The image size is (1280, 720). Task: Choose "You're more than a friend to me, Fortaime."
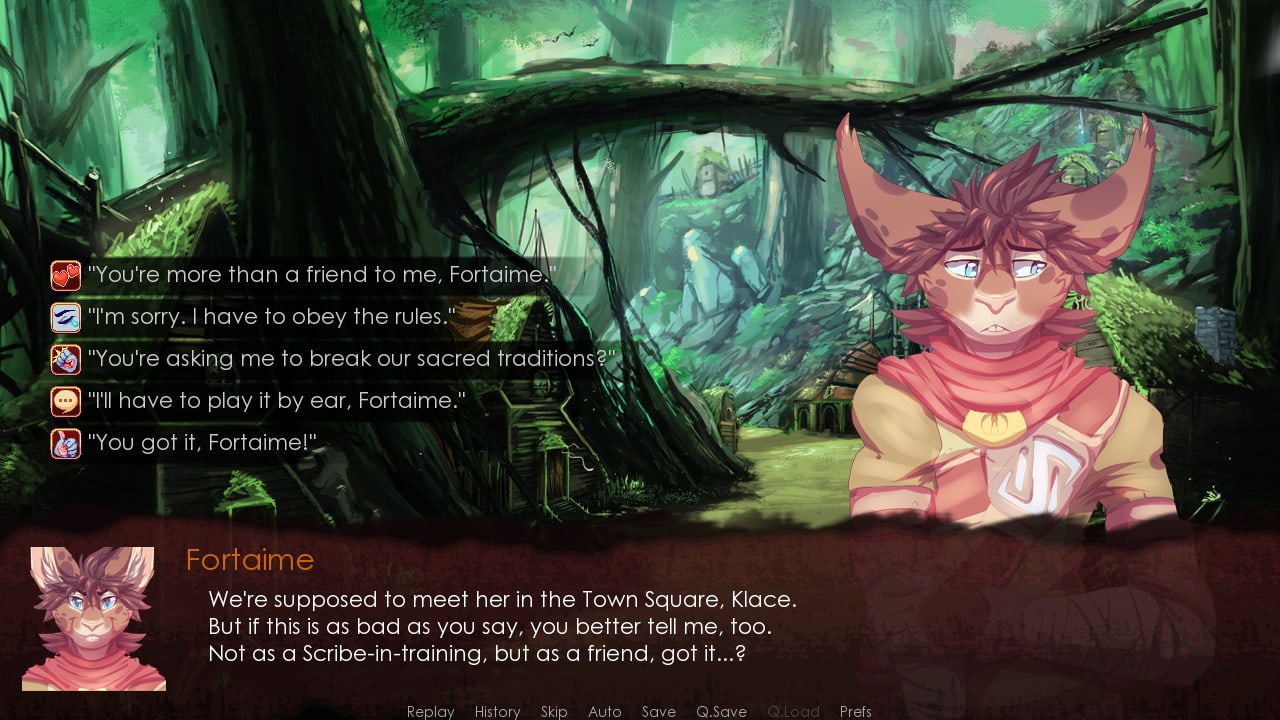[x=320, y=275]
